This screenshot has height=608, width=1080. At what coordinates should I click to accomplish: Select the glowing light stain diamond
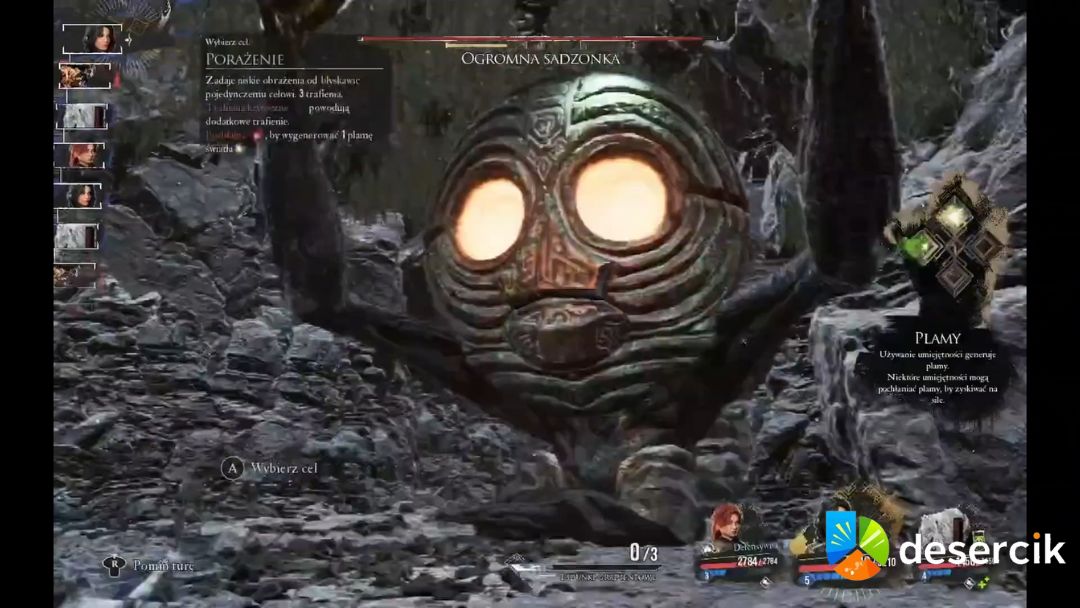coord(956,214)
